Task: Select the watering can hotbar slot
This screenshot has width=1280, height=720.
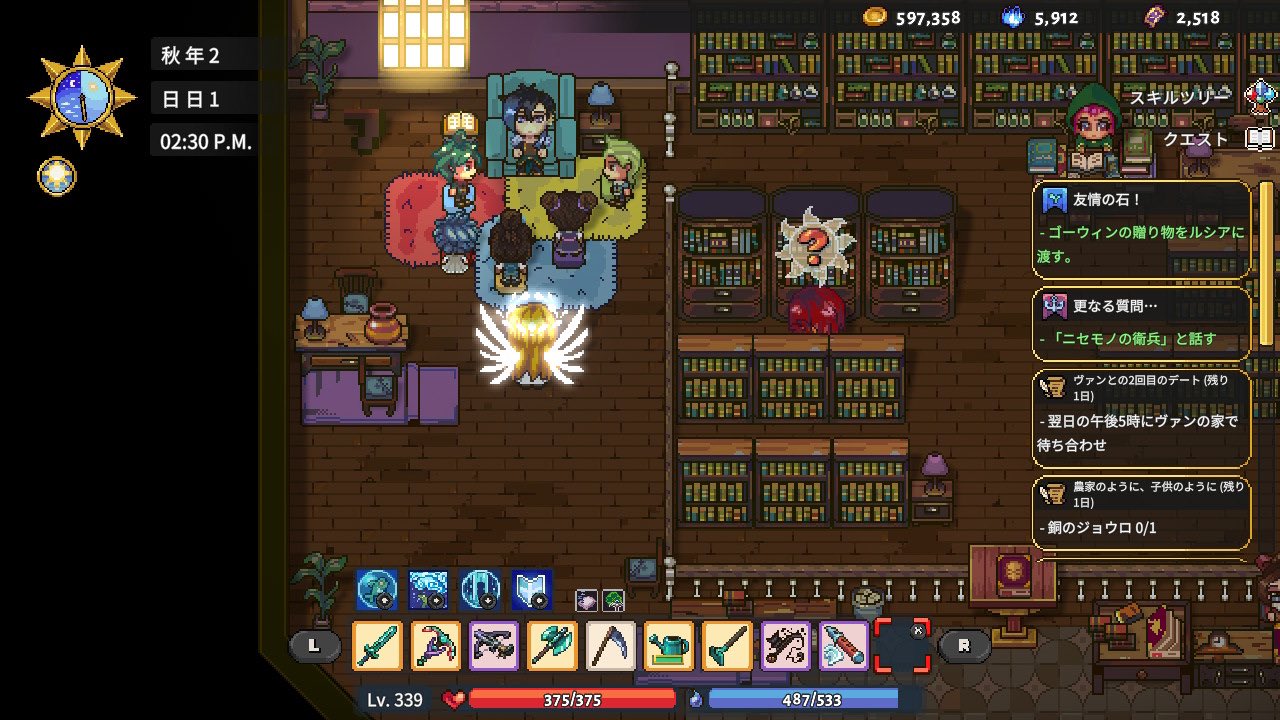Action: [x=669, y=645]
